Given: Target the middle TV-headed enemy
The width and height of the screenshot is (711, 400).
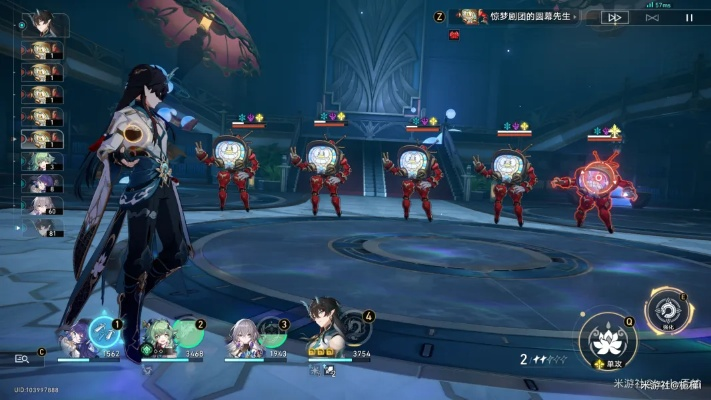Looking at the screenshot, I should tap(415, 175).
